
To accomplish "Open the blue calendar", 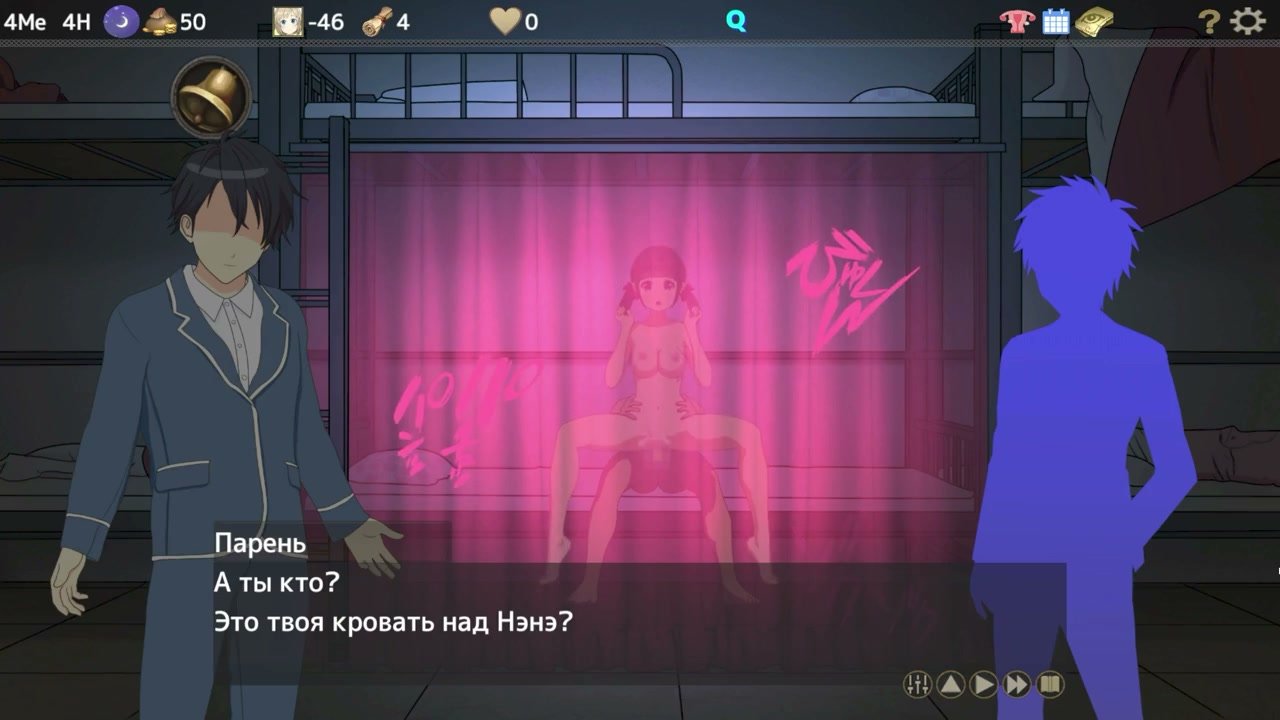I will [x=1056, y=21].
